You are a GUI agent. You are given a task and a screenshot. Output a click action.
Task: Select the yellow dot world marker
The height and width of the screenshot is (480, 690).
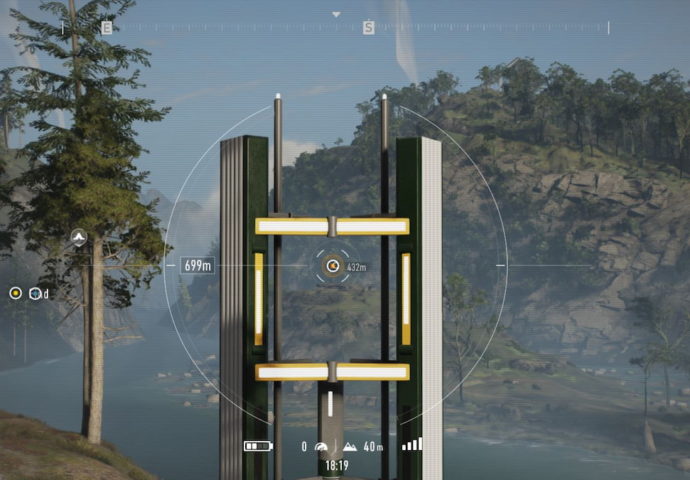(15, 293)
